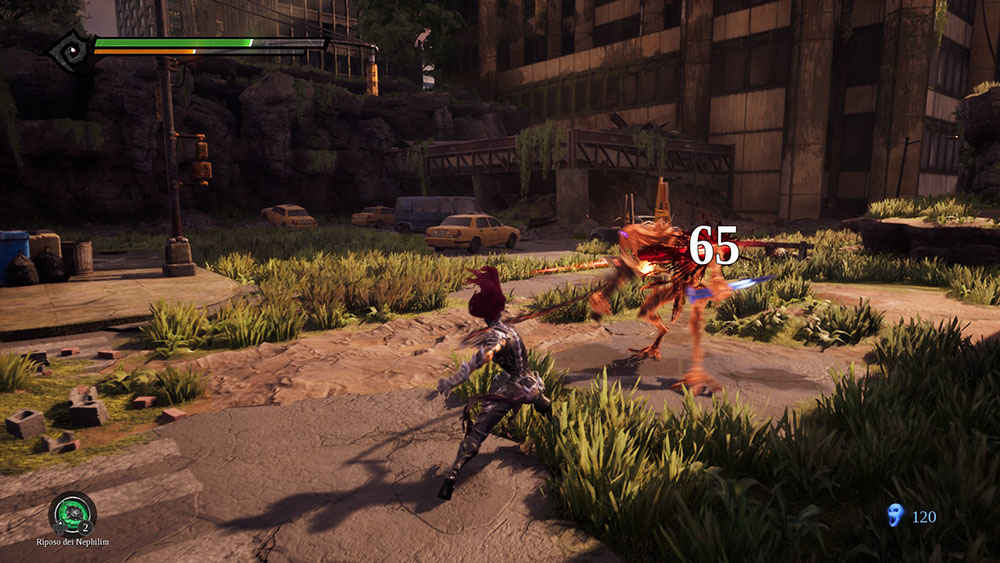Click the spiral emblem beside the health bar
Screen dimensions: 1000x563
point(71,50)
